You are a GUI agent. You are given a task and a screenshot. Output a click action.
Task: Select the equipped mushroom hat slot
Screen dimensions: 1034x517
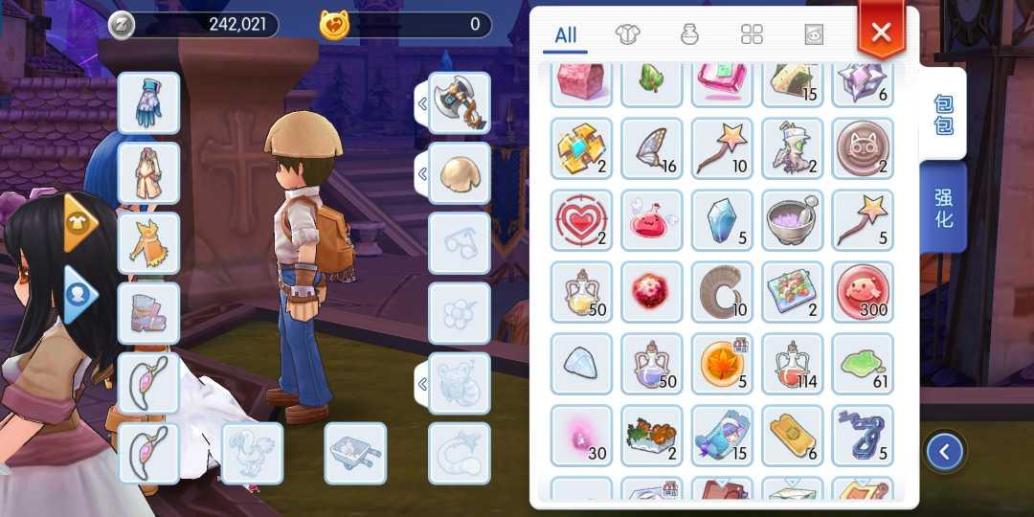tap(459, 173)
